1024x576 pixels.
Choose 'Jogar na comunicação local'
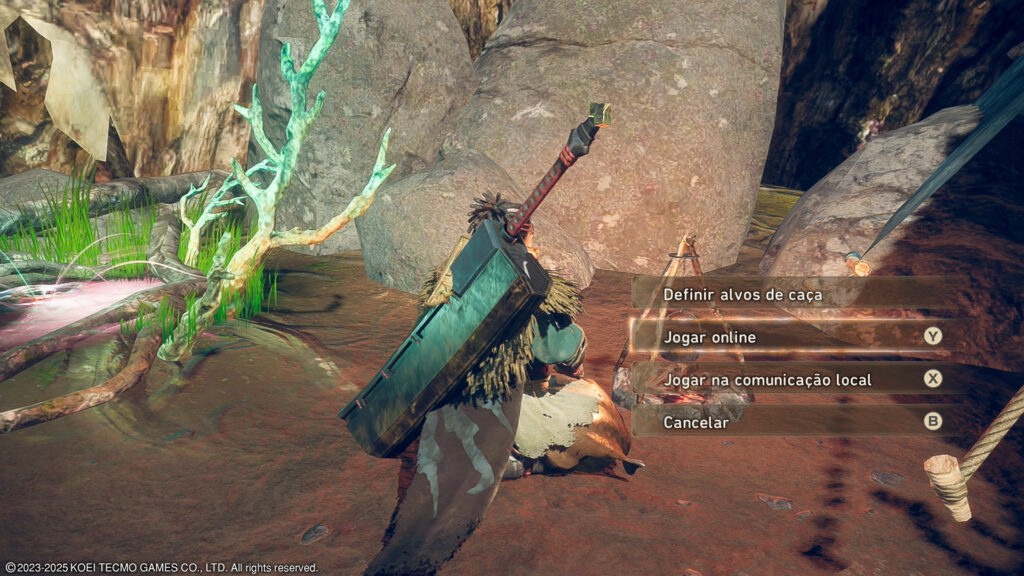(767, 379)
